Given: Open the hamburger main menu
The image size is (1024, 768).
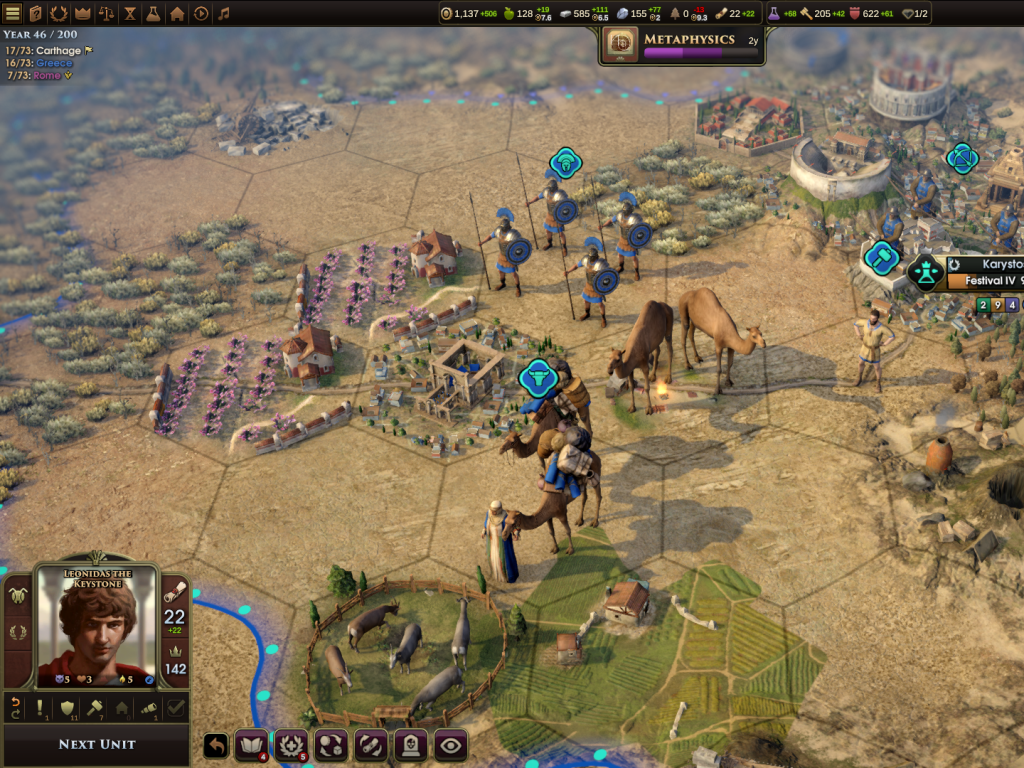Looking at the screenshot, I should click(x=13, y=14).
